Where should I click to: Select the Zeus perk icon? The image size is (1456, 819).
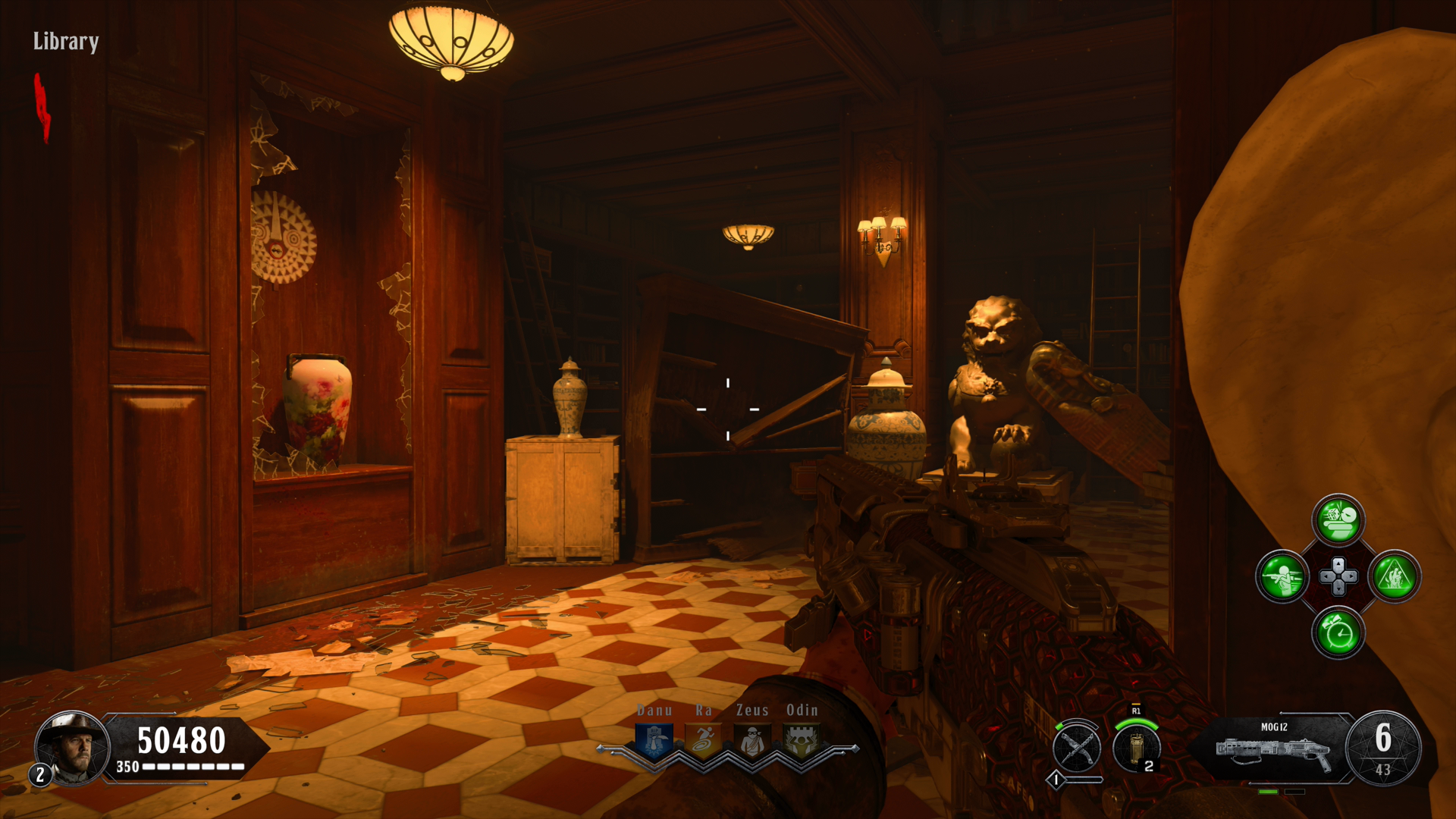click(x=752, y=740)
